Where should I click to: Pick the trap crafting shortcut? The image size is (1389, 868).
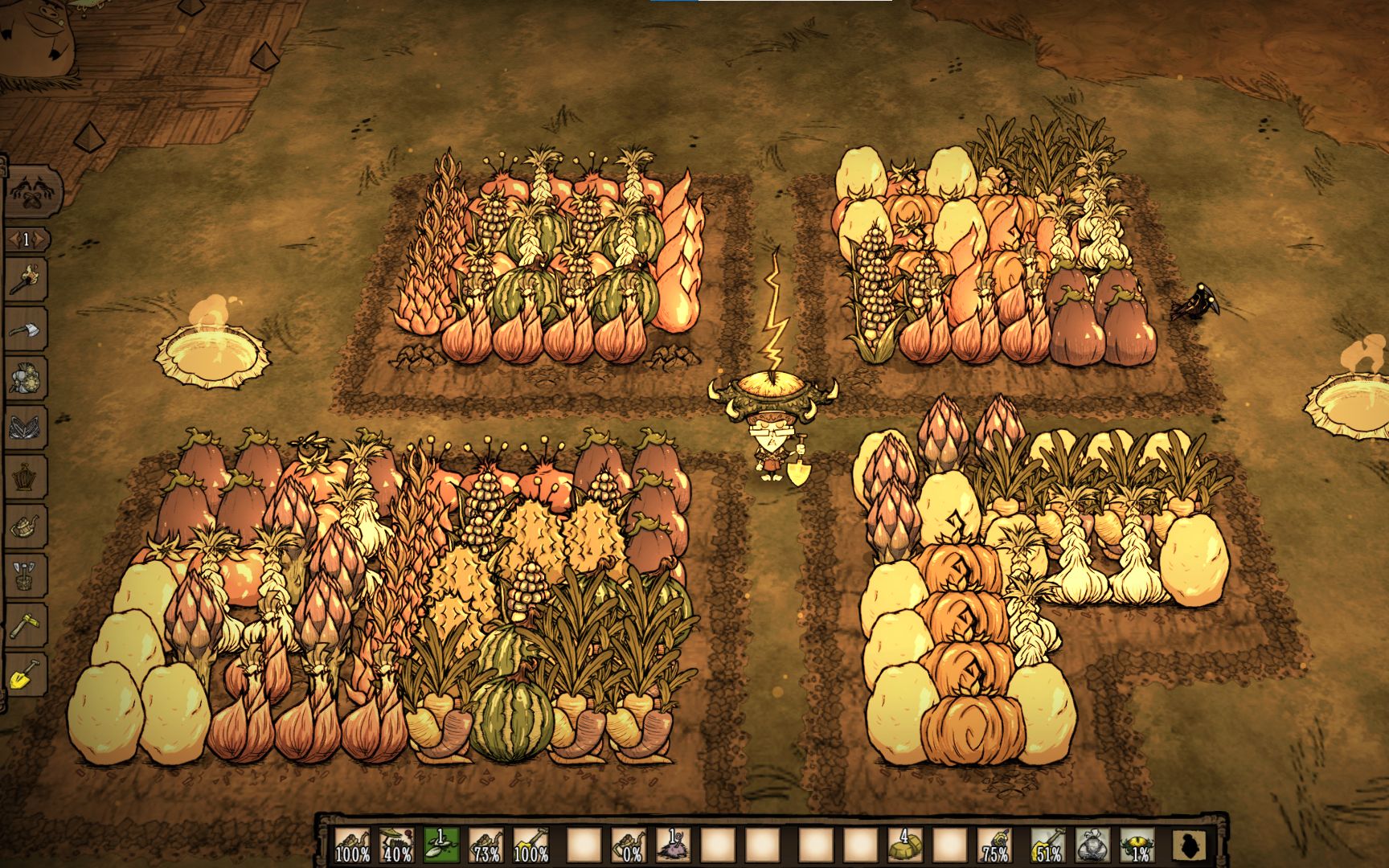(x=27, y=428)
